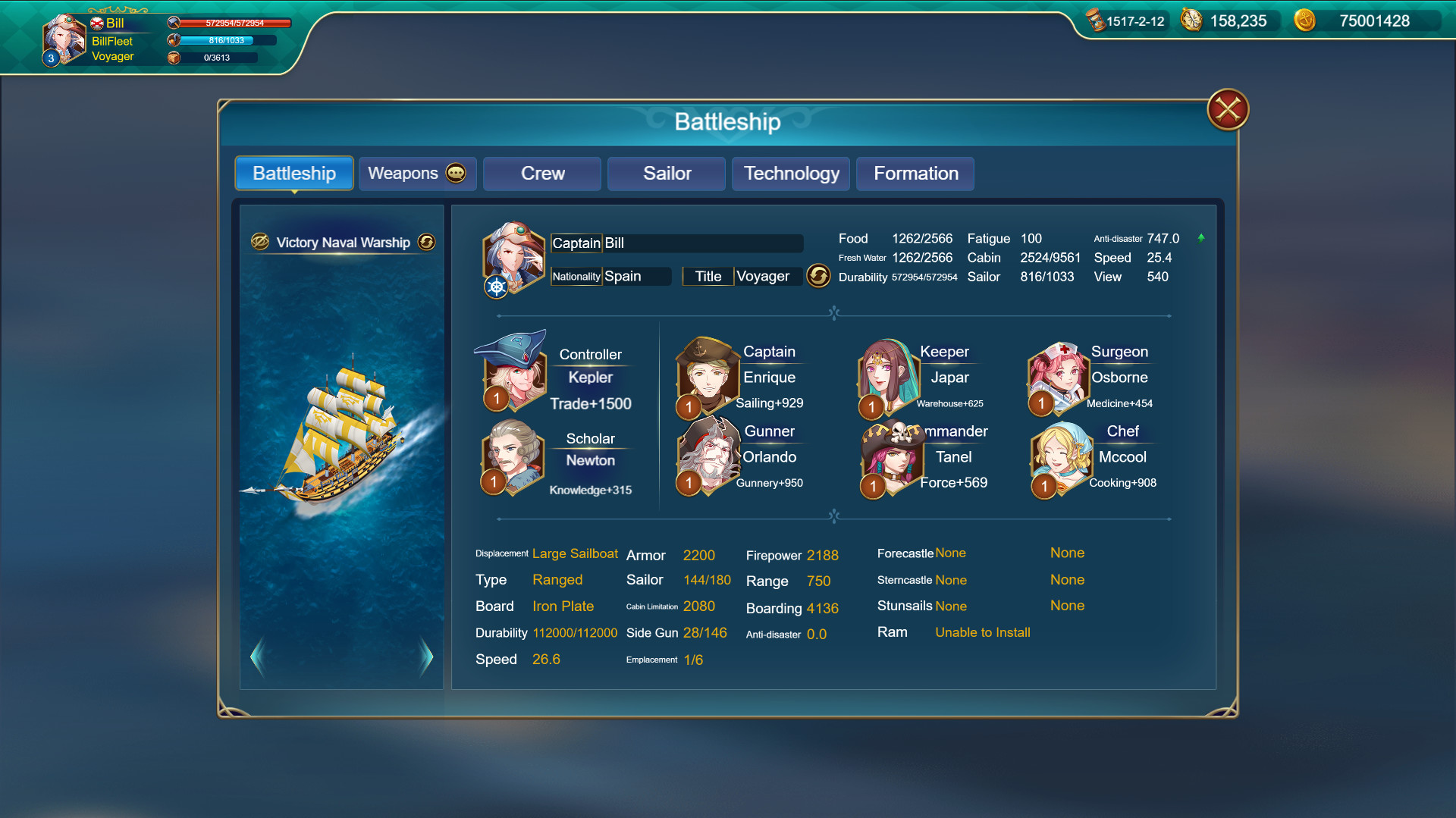Click the coin icon on Weapons tab

(454, 173)
